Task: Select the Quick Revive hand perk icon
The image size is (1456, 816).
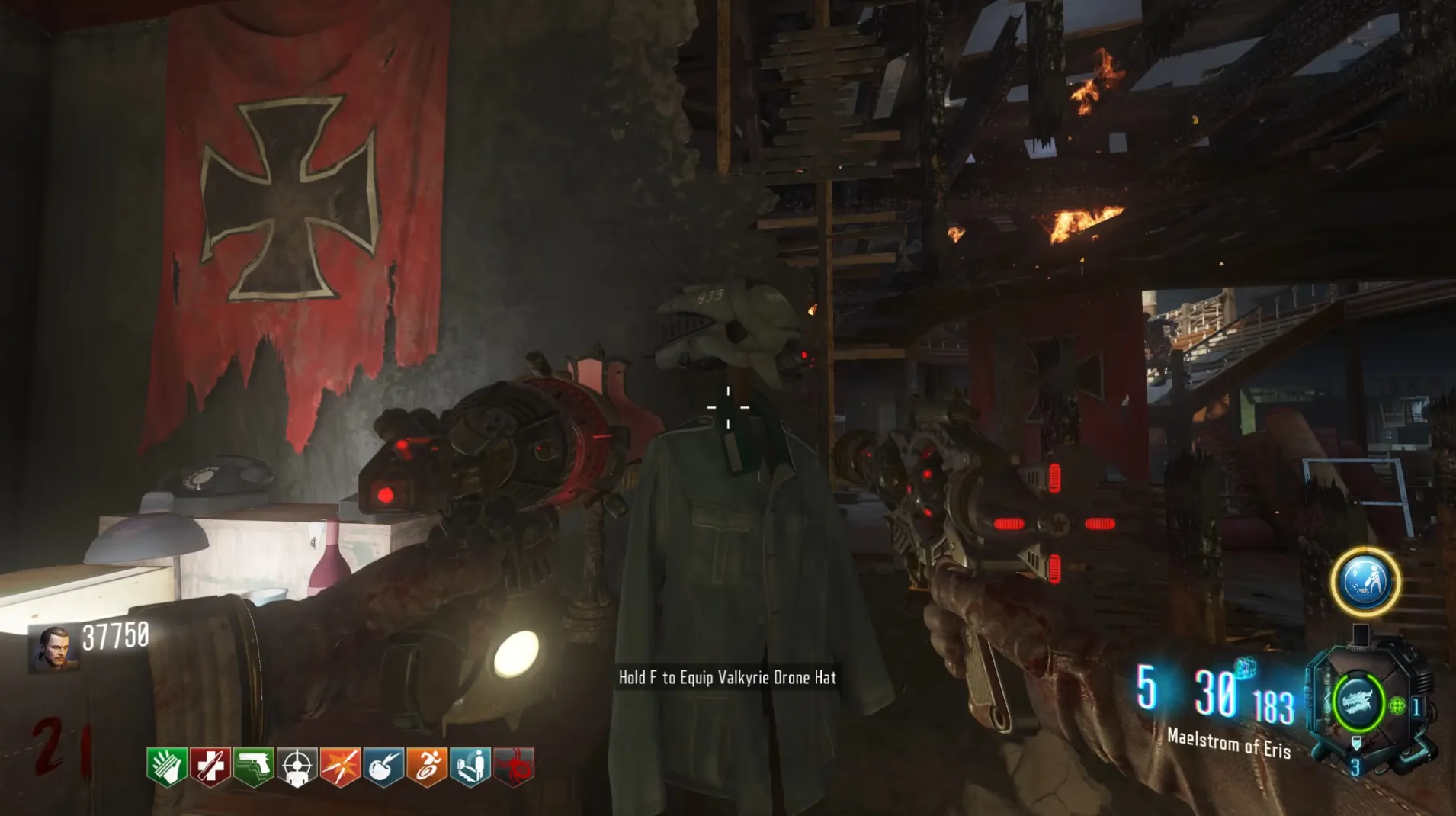Action: coord(167,766)
